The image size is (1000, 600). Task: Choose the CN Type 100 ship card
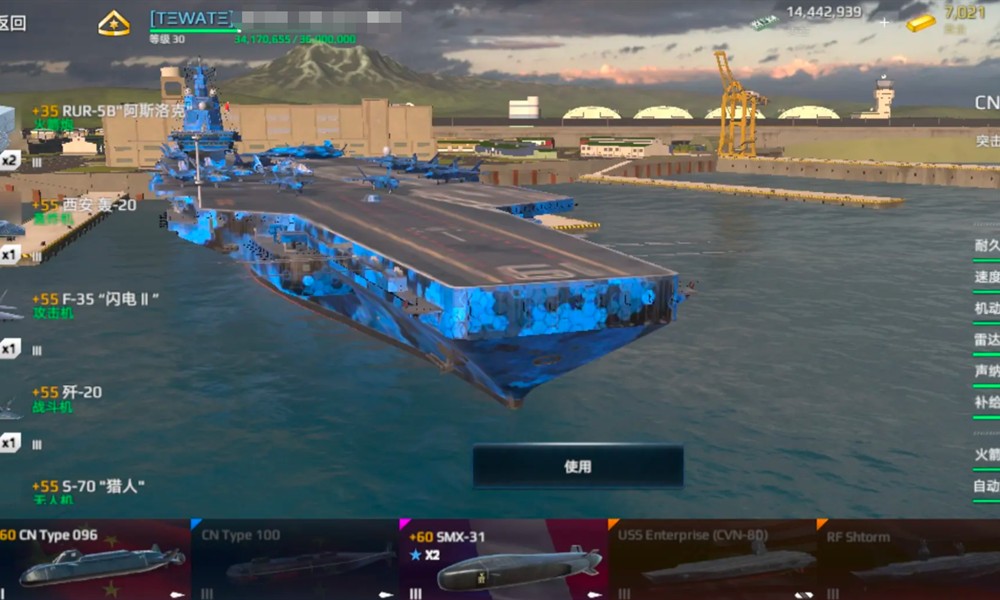click(294, 559)
